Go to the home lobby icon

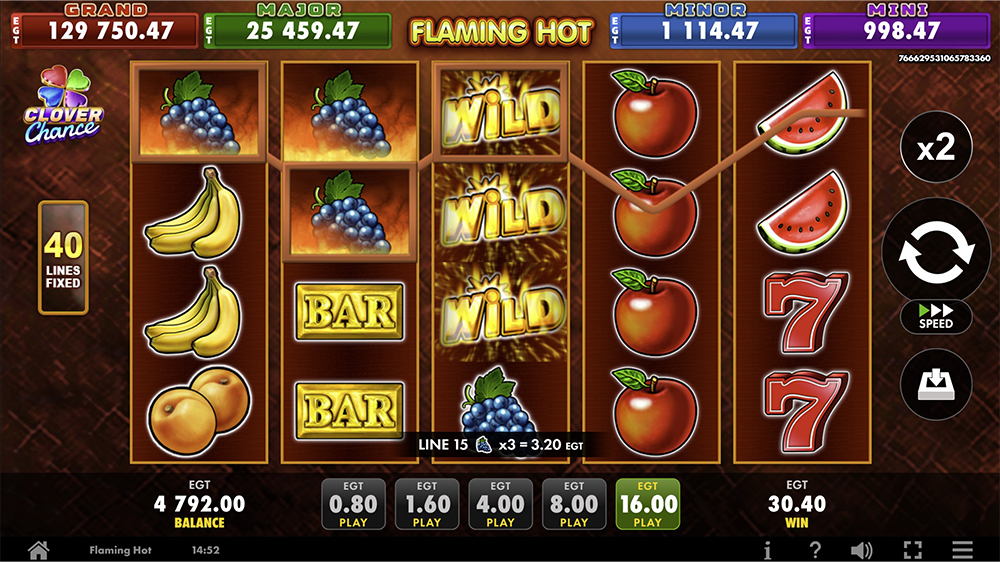tap(38, 550)
